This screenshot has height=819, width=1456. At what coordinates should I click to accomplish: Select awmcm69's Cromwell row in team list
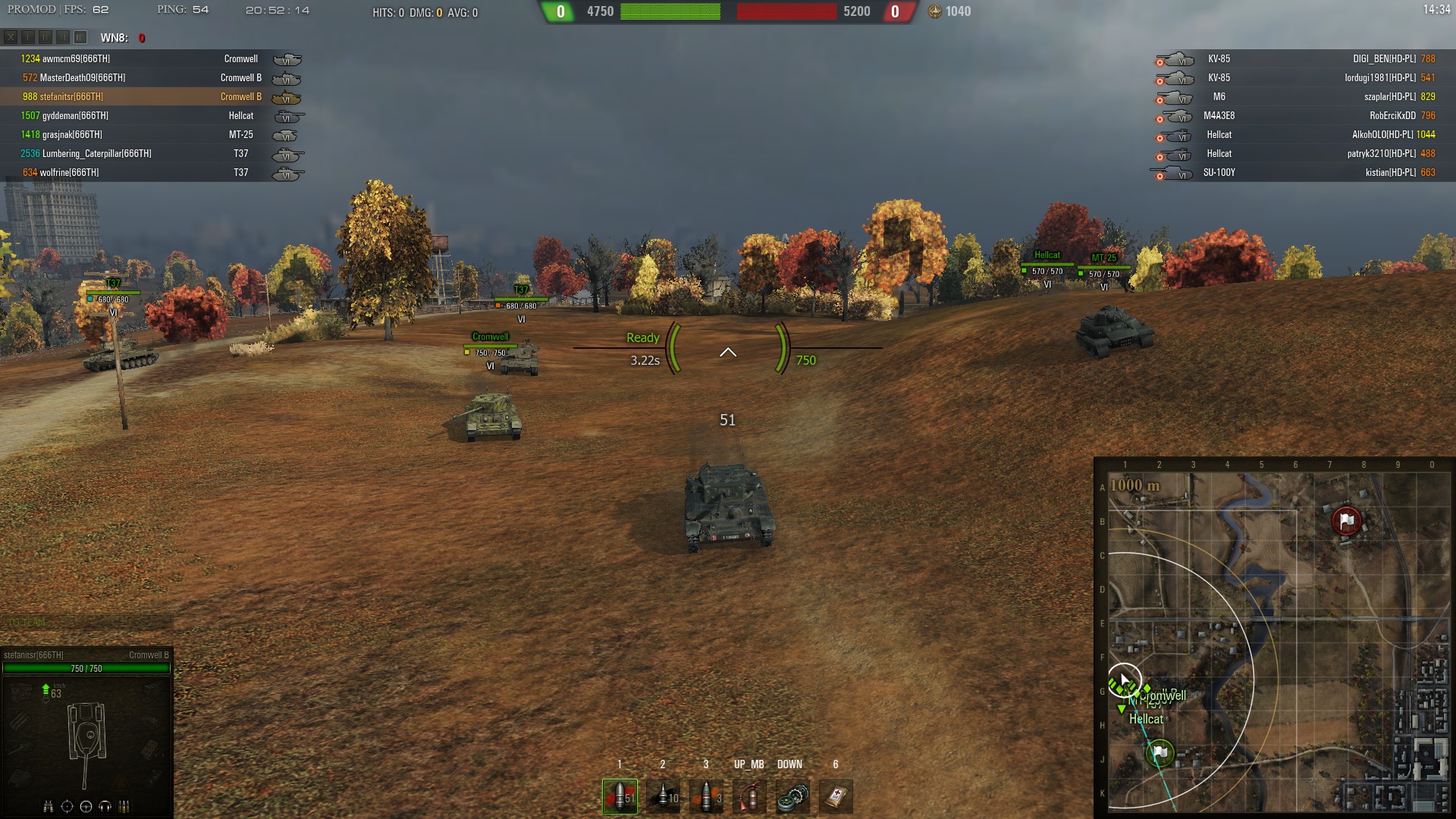click(152, 59)
